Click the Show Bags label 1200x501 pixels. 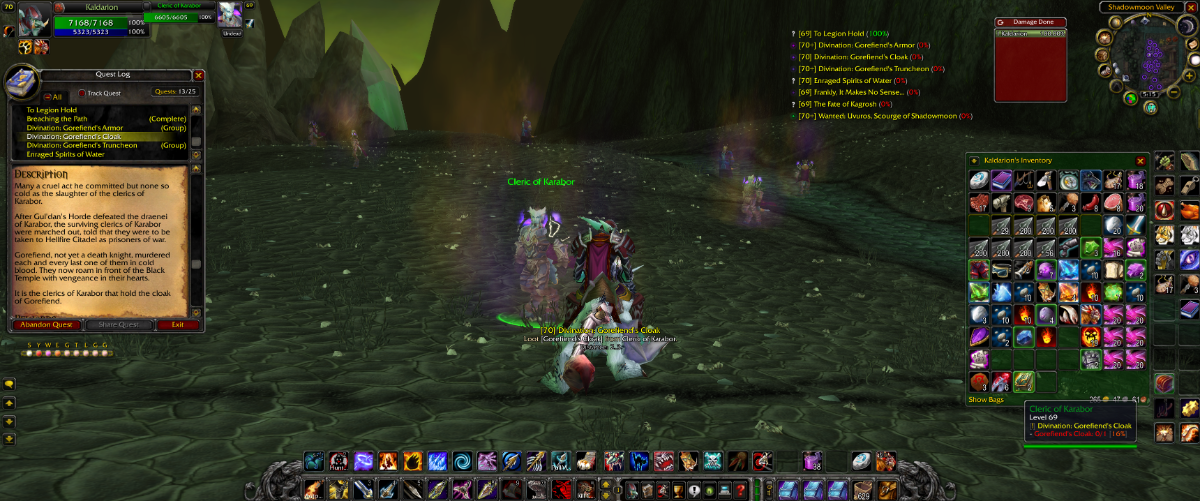click(986, 399)
